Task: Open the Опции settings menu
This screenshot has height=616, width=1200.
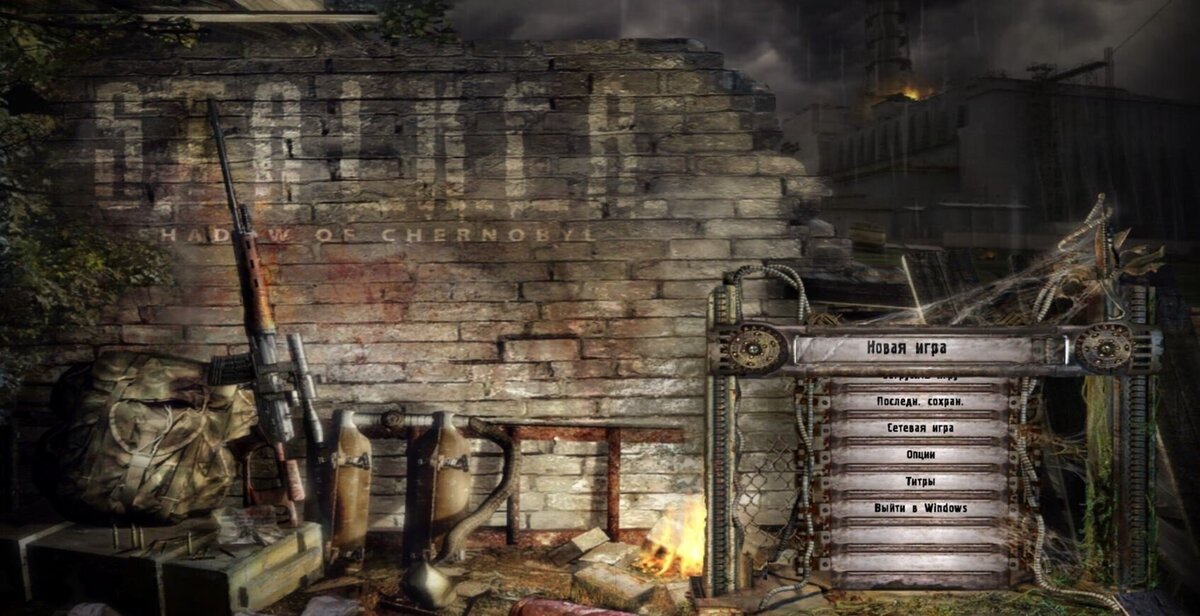Action: pyautogui.click(x=920, y=455)
